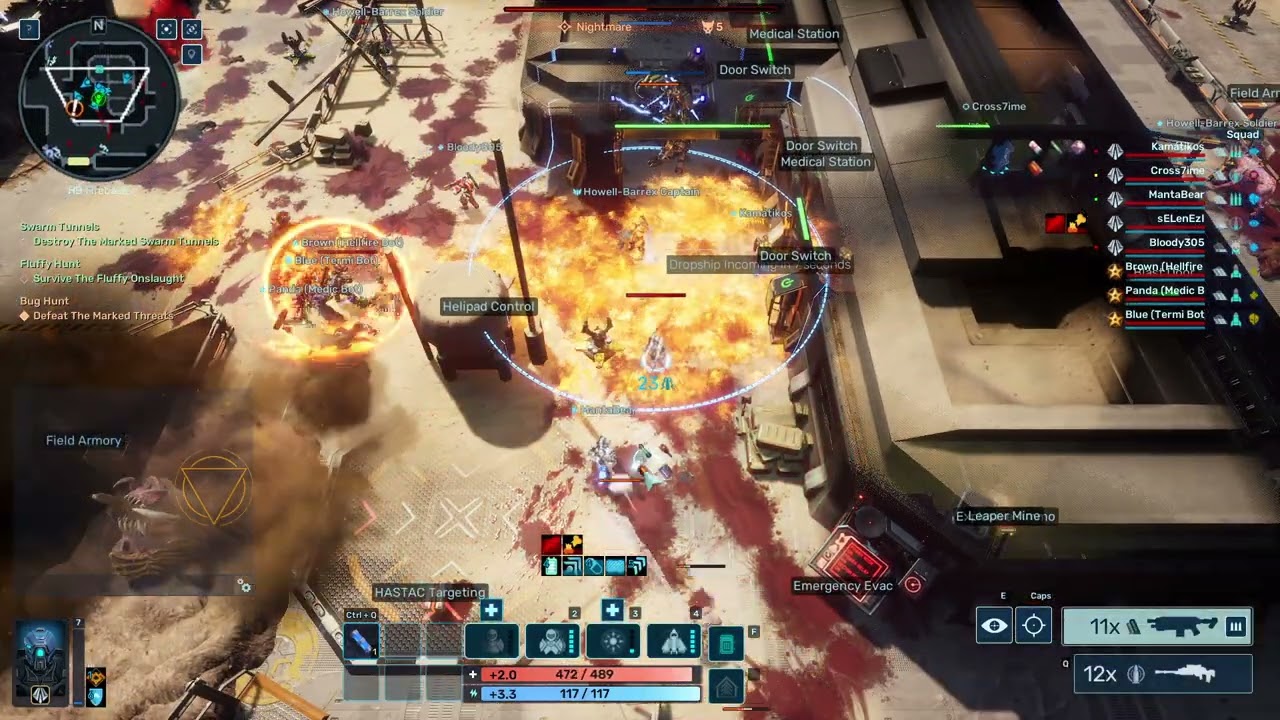Select squad member Kamatikos
This screenshot has width=1280, height=720.
(1177, 147)
